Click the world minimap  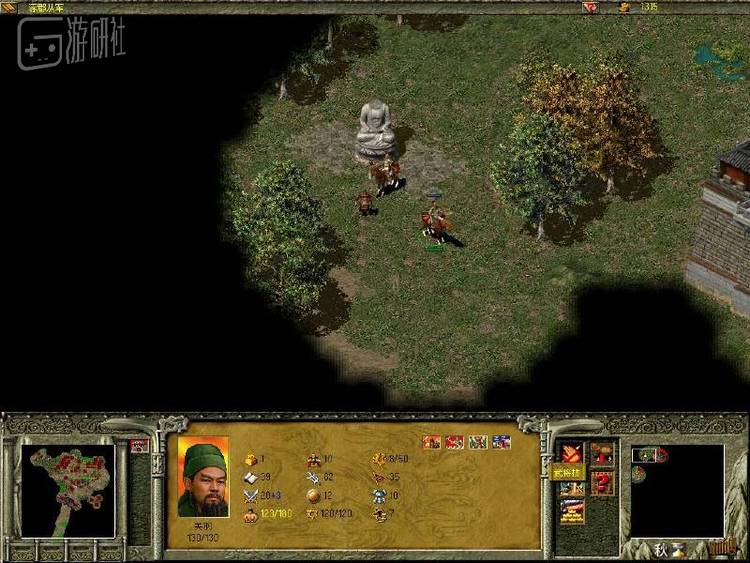point(68,490)
